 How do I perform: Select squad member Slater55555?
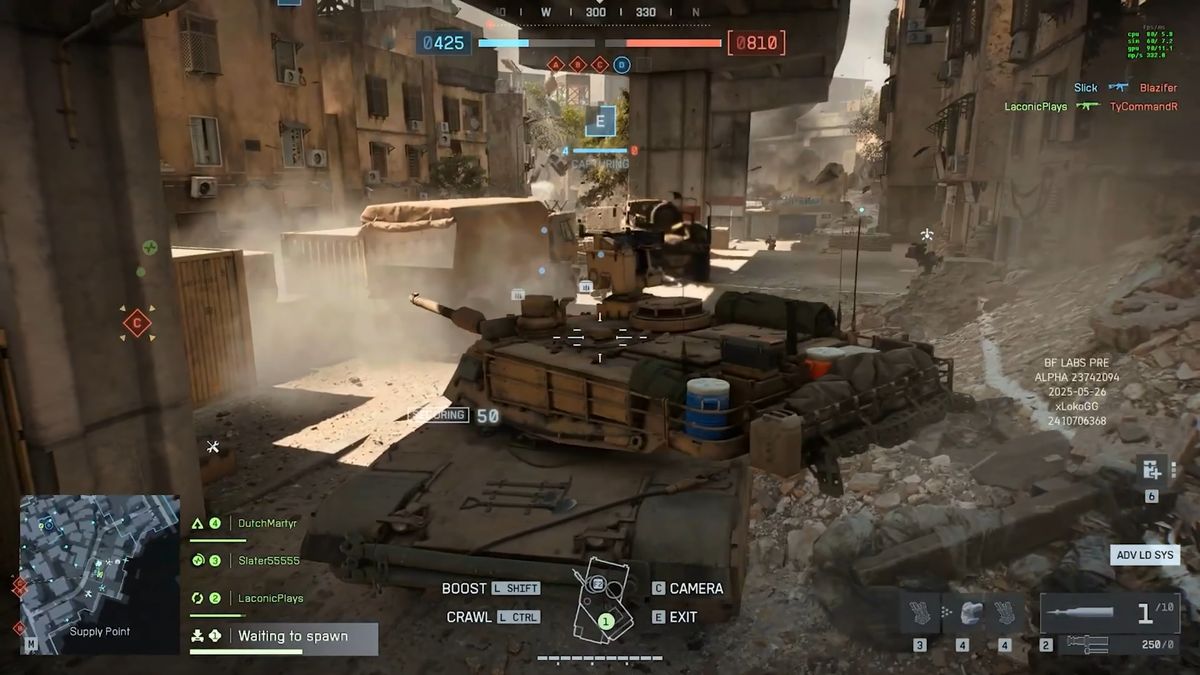coord(268,561)
